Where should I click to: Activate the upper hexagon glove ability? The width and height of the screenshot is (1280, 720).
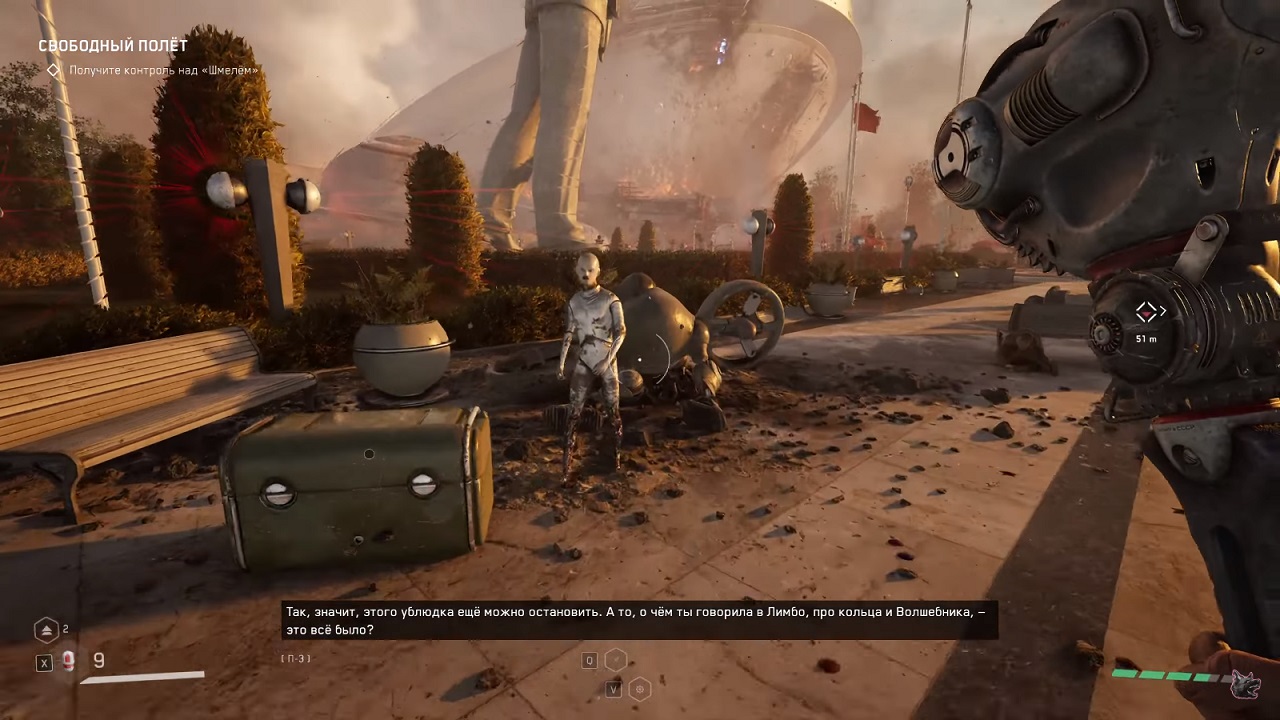tap(616, 659)
